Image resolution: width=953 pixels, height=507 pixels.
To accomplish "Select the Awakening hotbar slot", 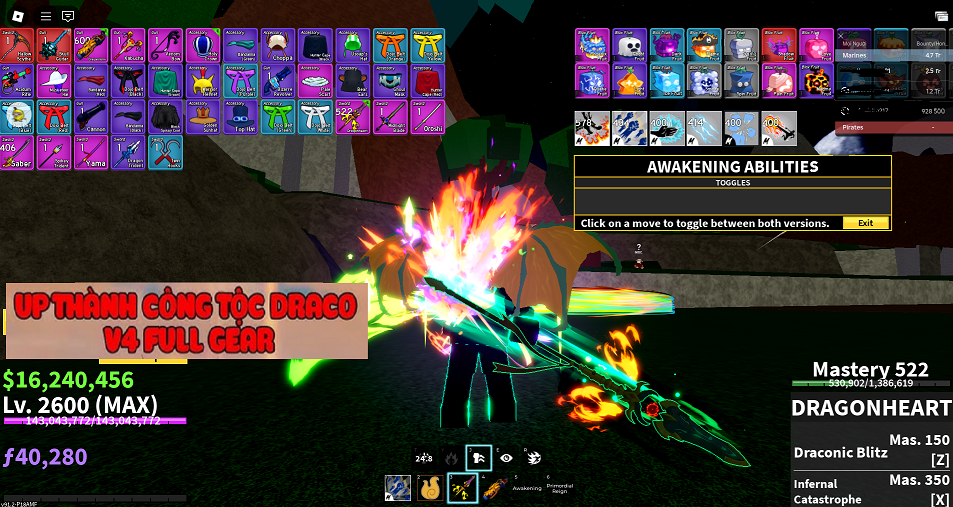I will pyautogui.click(x=526, y=487).
